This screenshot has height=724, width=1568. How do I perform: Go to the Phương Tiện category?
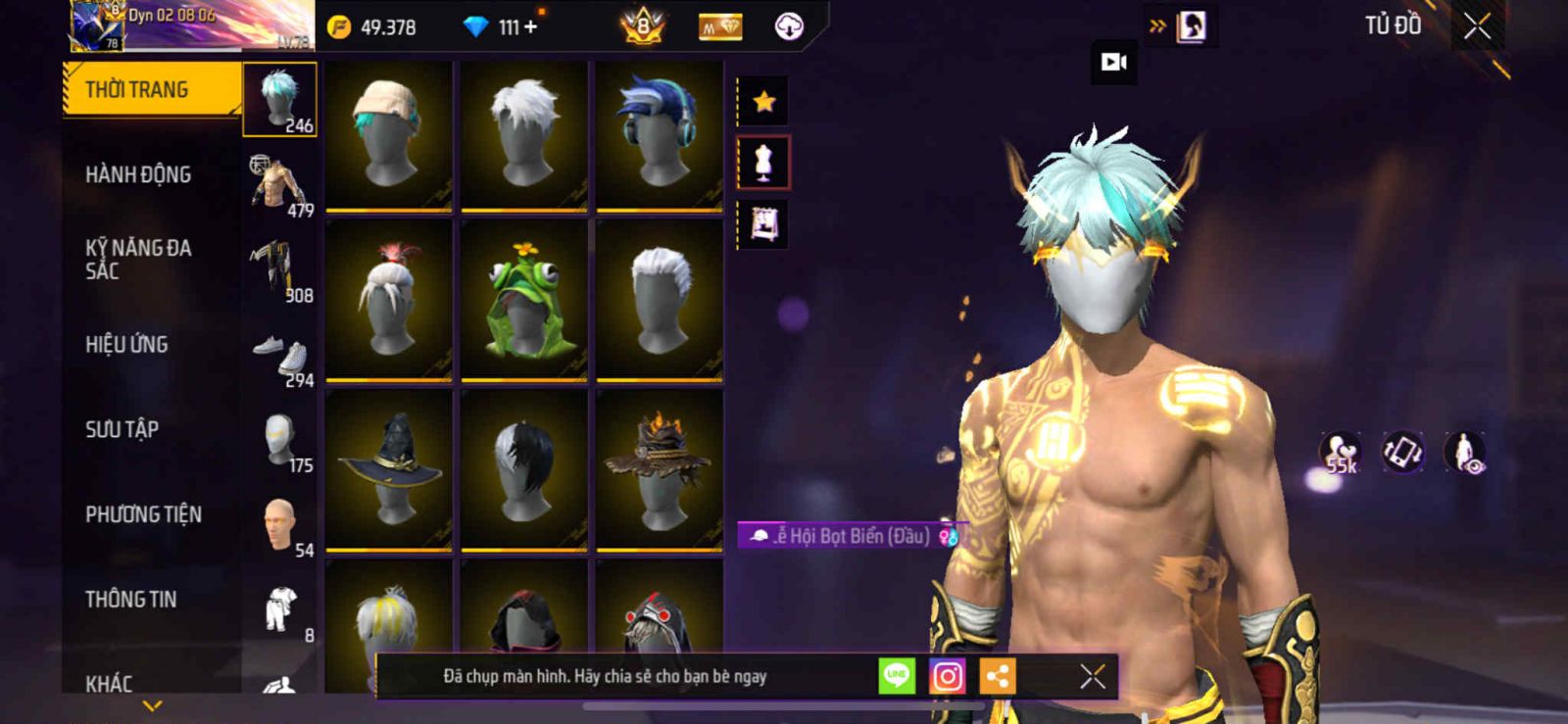pos(143,514)
